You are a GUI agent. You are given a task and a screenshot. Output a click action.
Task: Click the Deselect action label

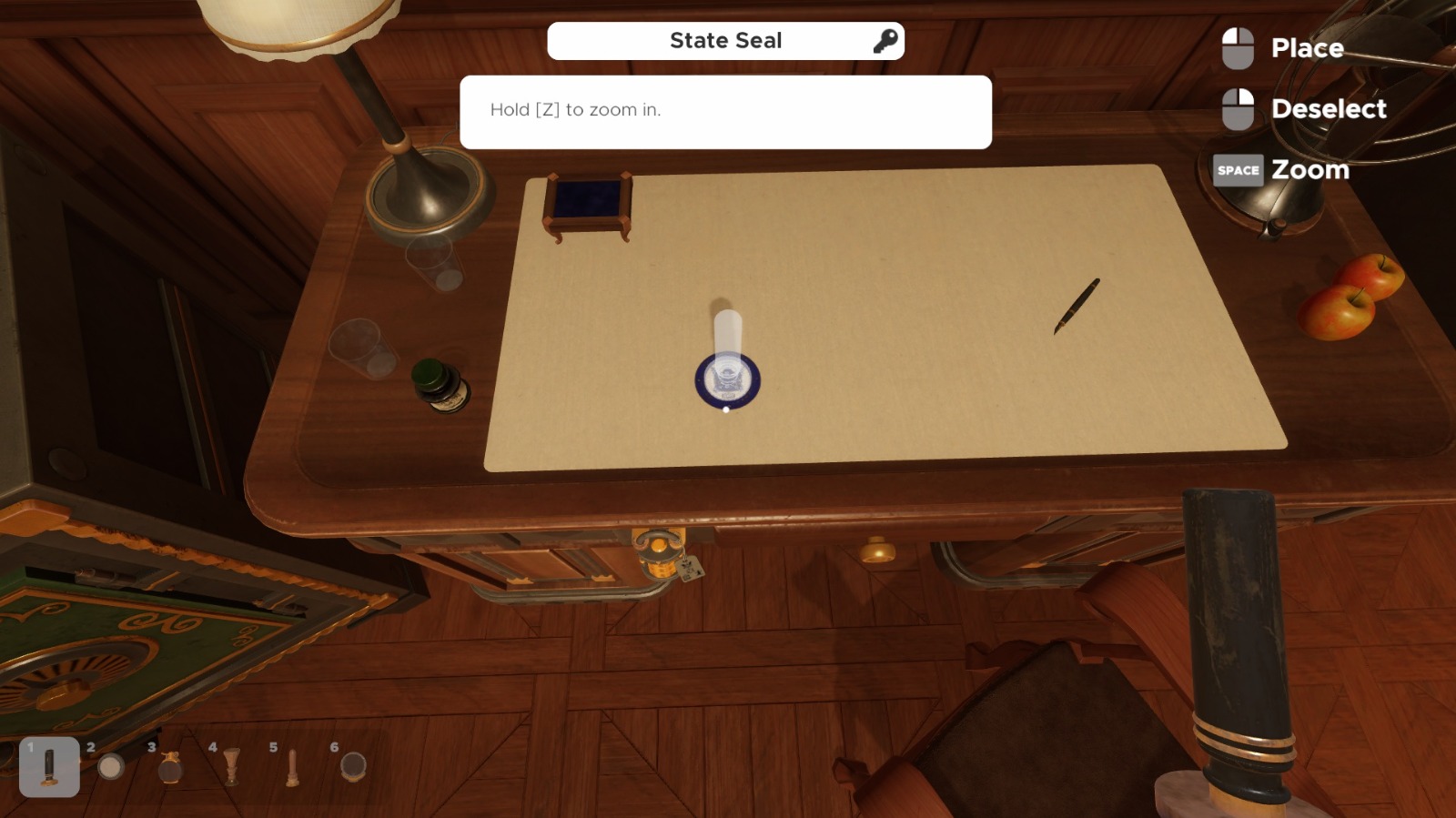coord(1328,108)
